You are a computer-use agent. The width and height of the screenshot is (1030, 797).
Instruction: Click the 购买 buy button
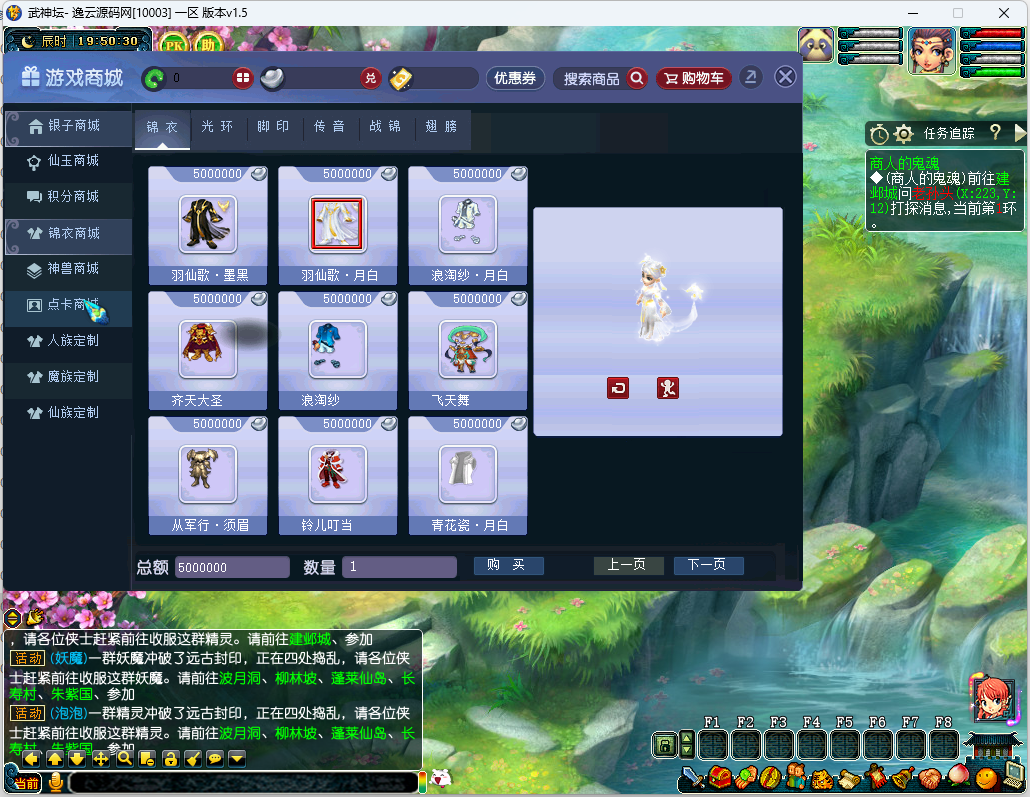508,565
